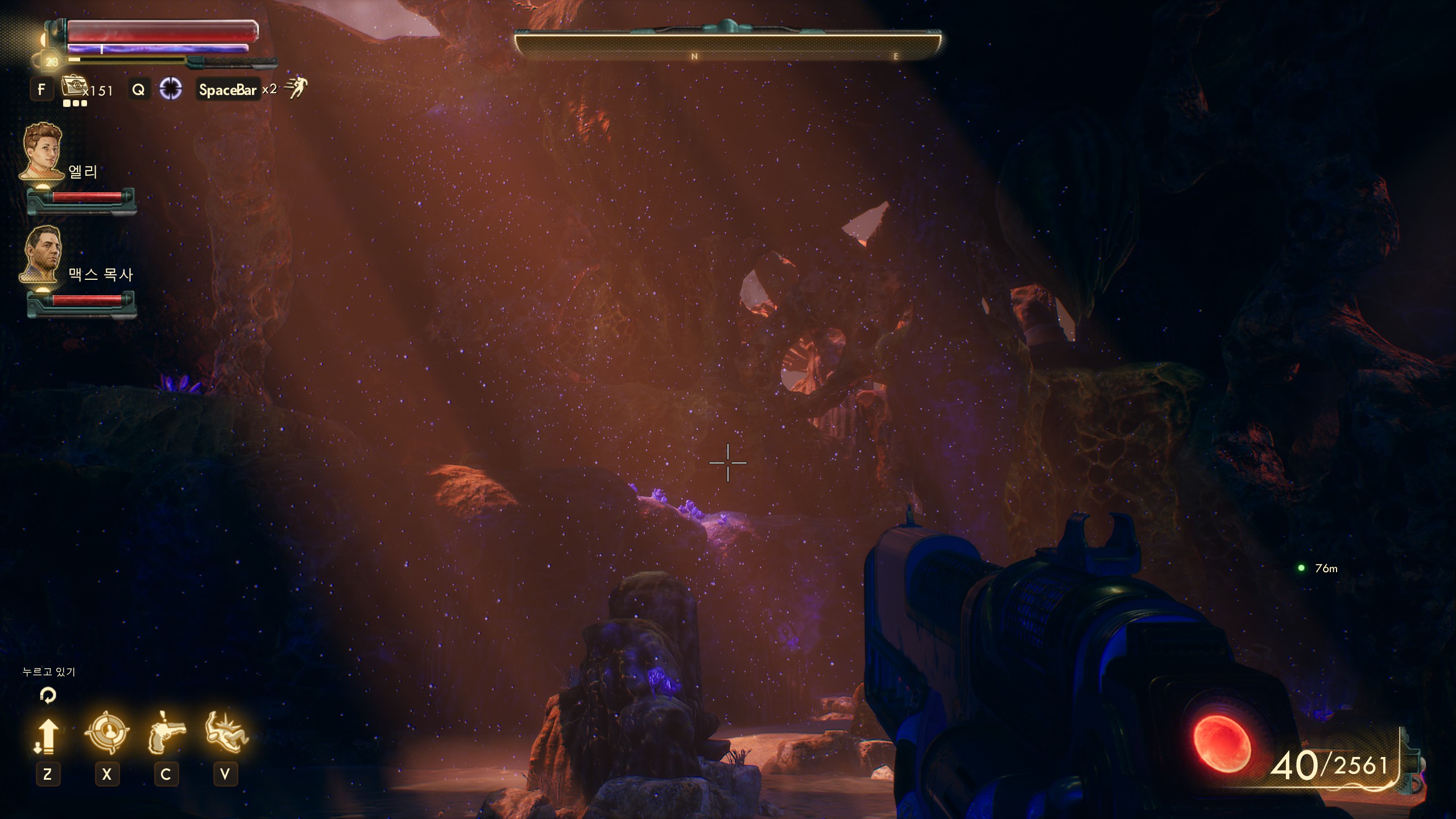Select companion Ellie's portrait

(42, 151)
